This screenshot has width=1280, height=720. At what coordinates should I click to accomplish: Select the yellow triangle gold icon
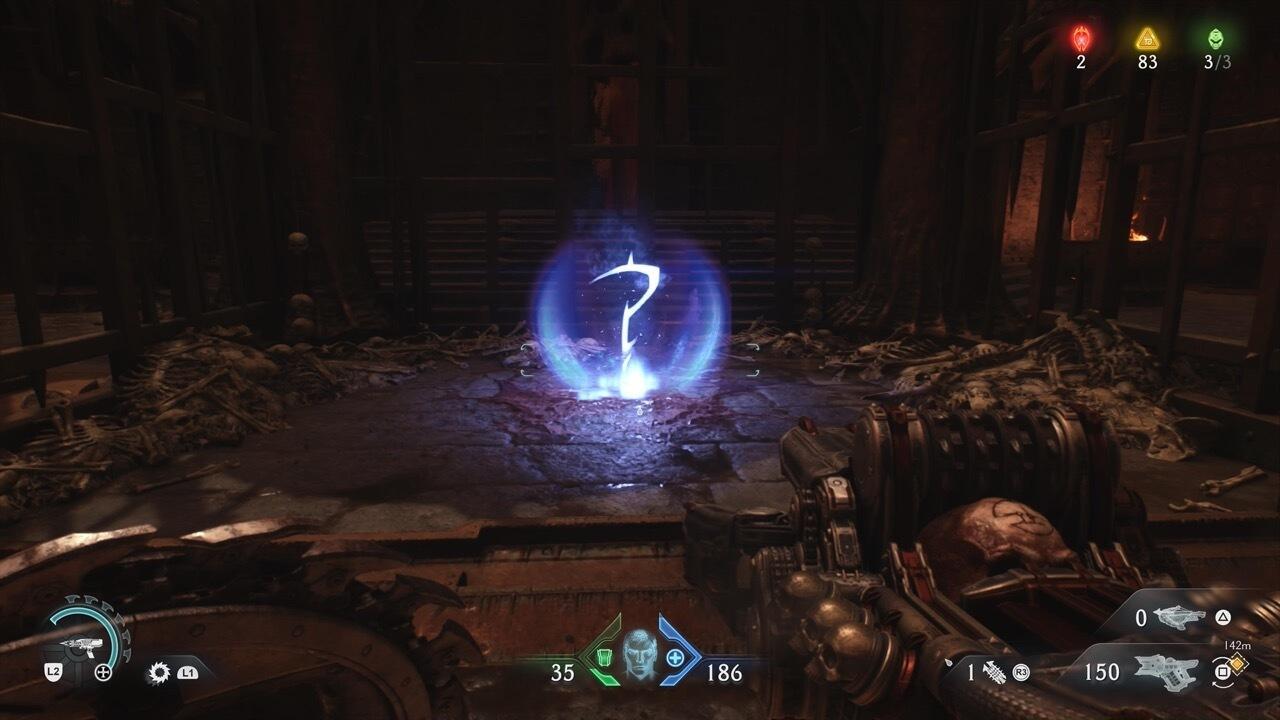pyautogui.click(x=1147, y=39)
